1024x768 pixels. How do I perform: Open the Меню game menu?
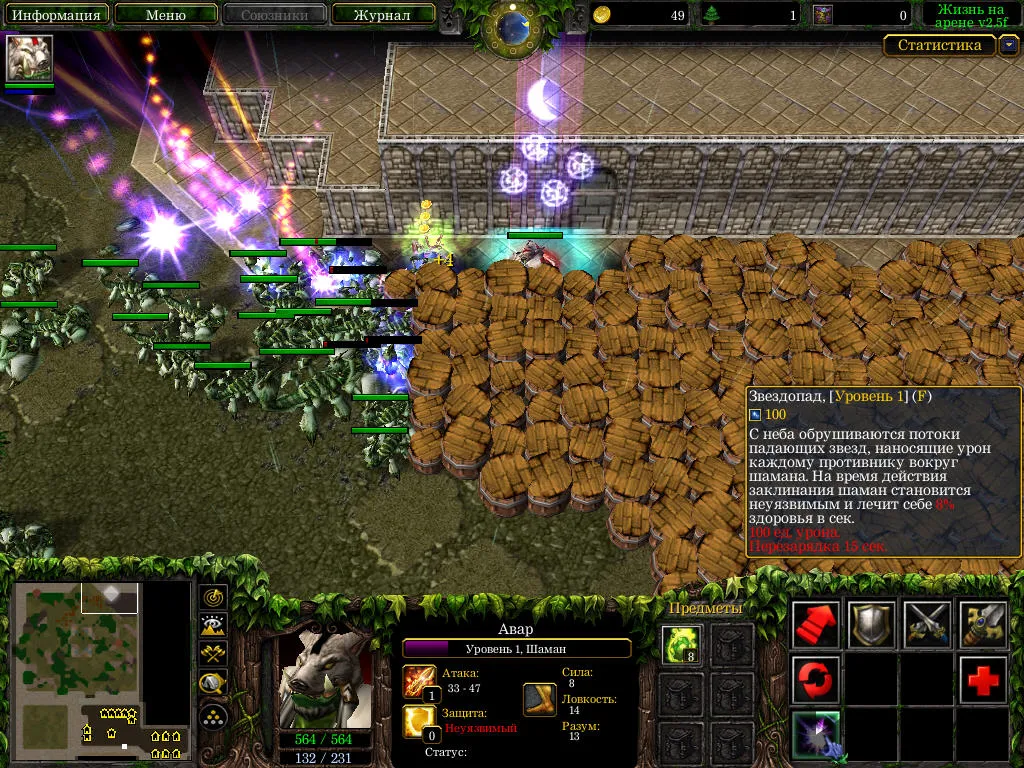click(x=165, y=15)
